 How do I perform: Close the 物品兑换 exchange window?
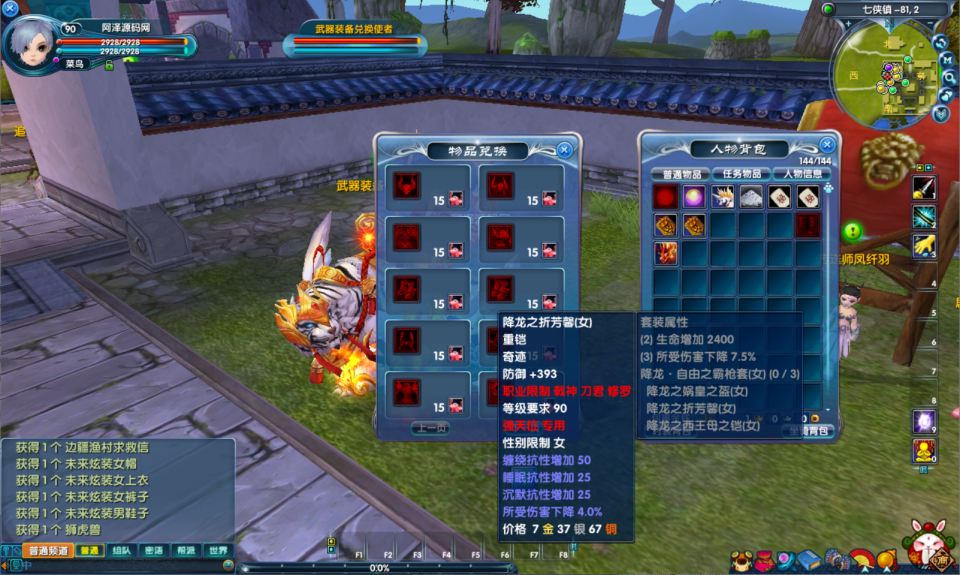click(564, 150)
